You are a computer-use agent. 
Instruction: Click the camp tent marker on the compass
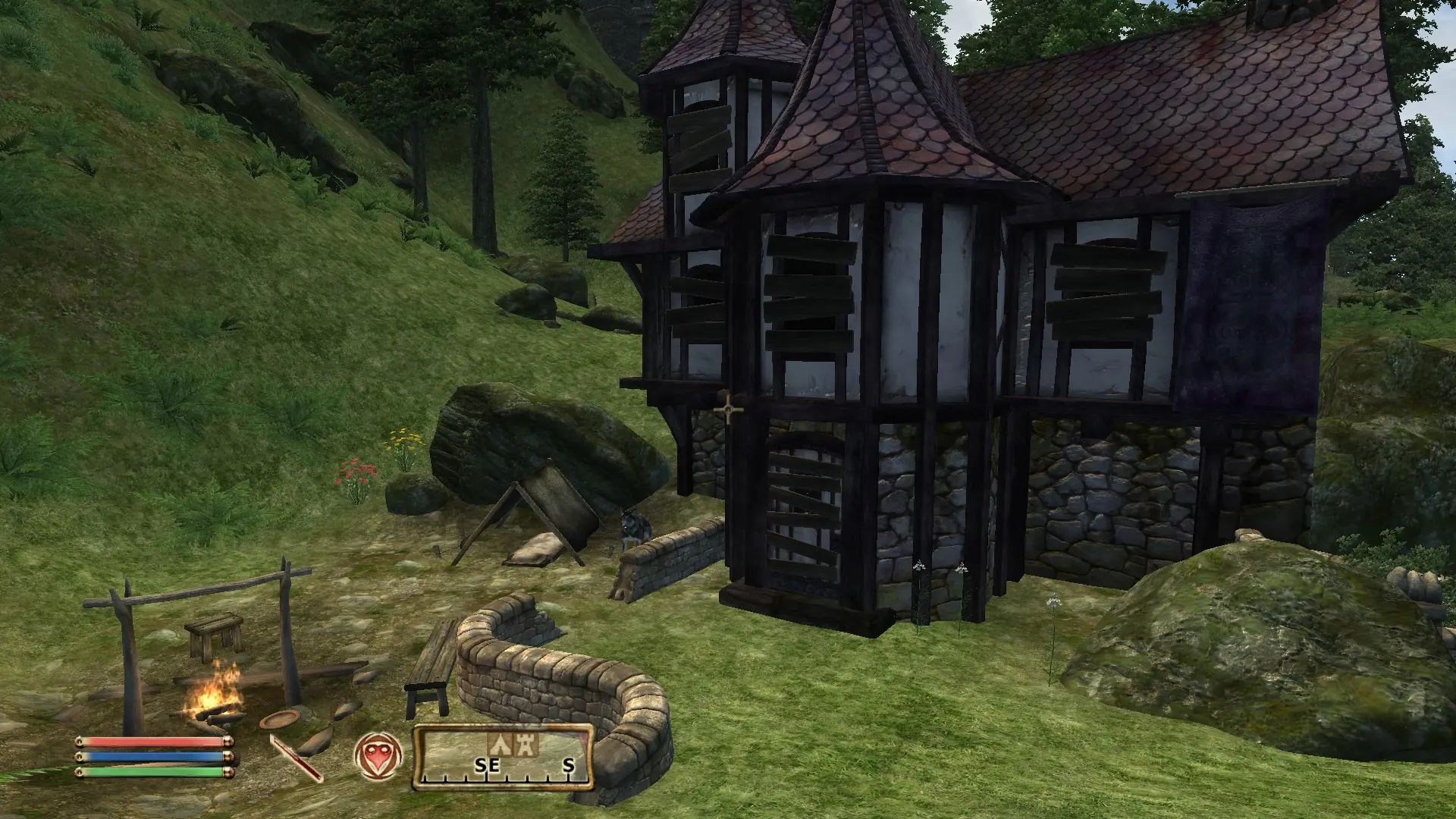(498, 745)
